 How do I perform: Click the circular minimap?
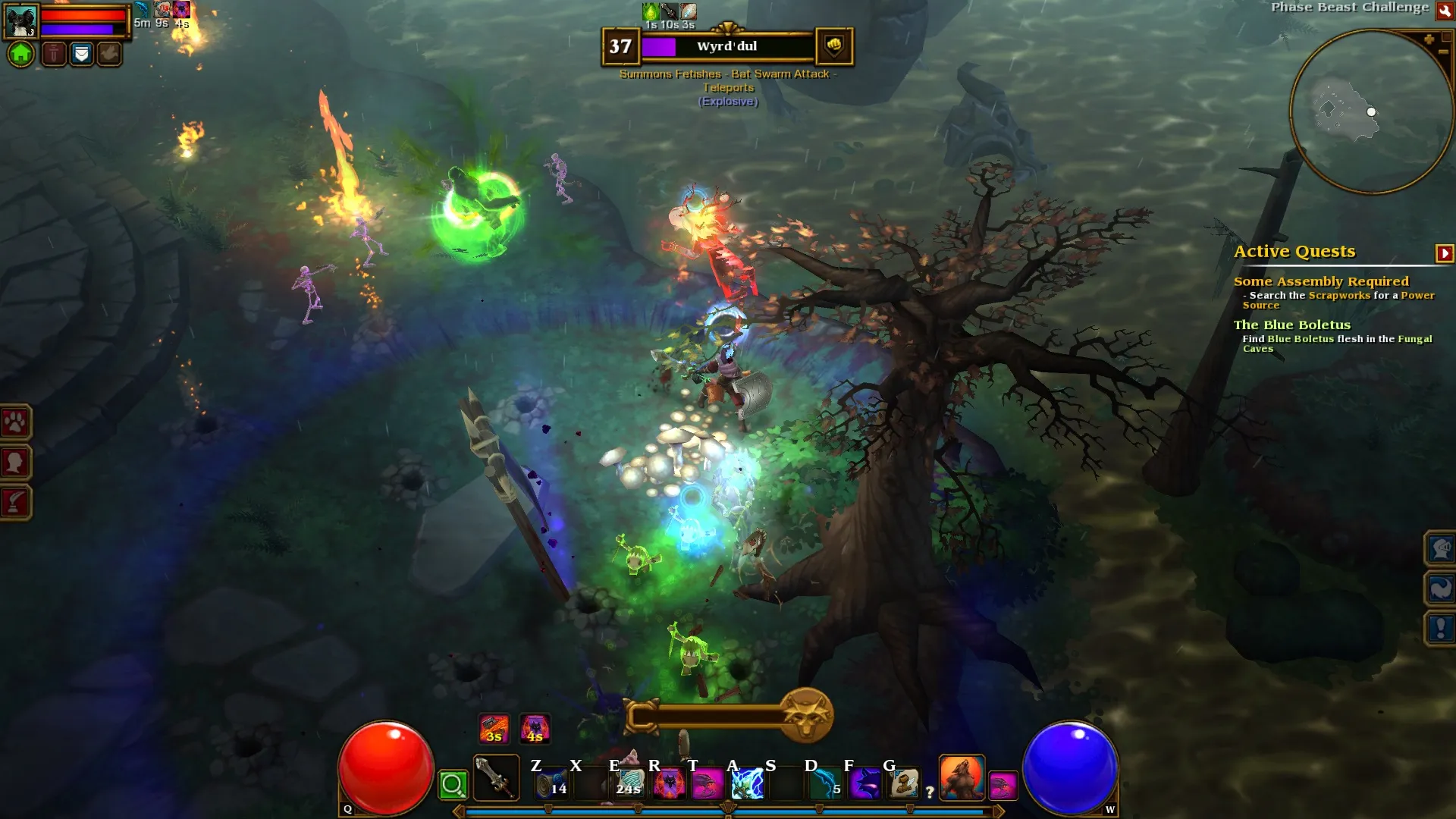point(1370,112)
